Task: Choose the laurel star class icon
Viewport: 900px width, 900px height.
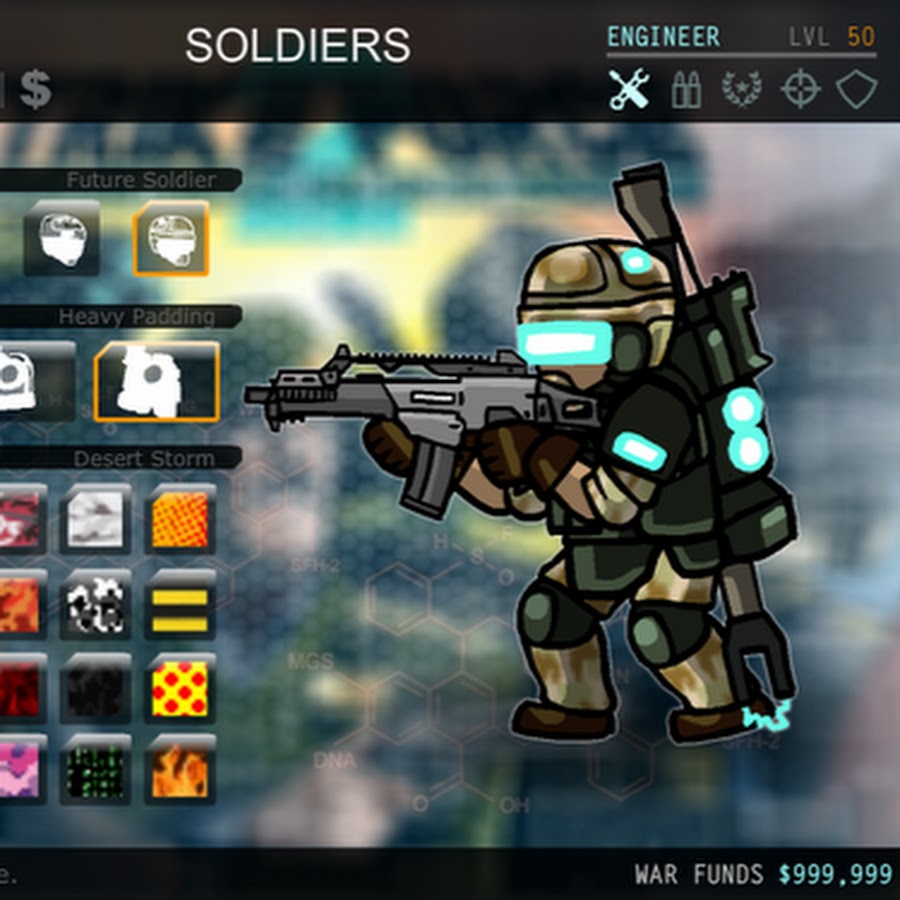Action: click(x=742, y=90)
